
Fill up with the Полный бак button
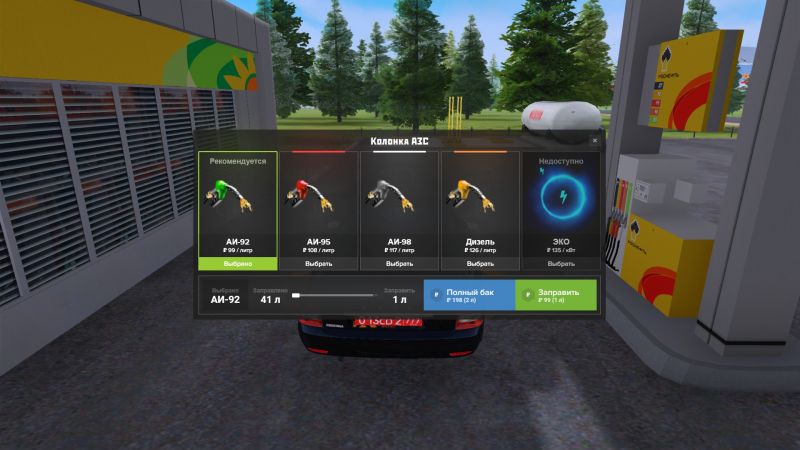(x=468, y=295)
